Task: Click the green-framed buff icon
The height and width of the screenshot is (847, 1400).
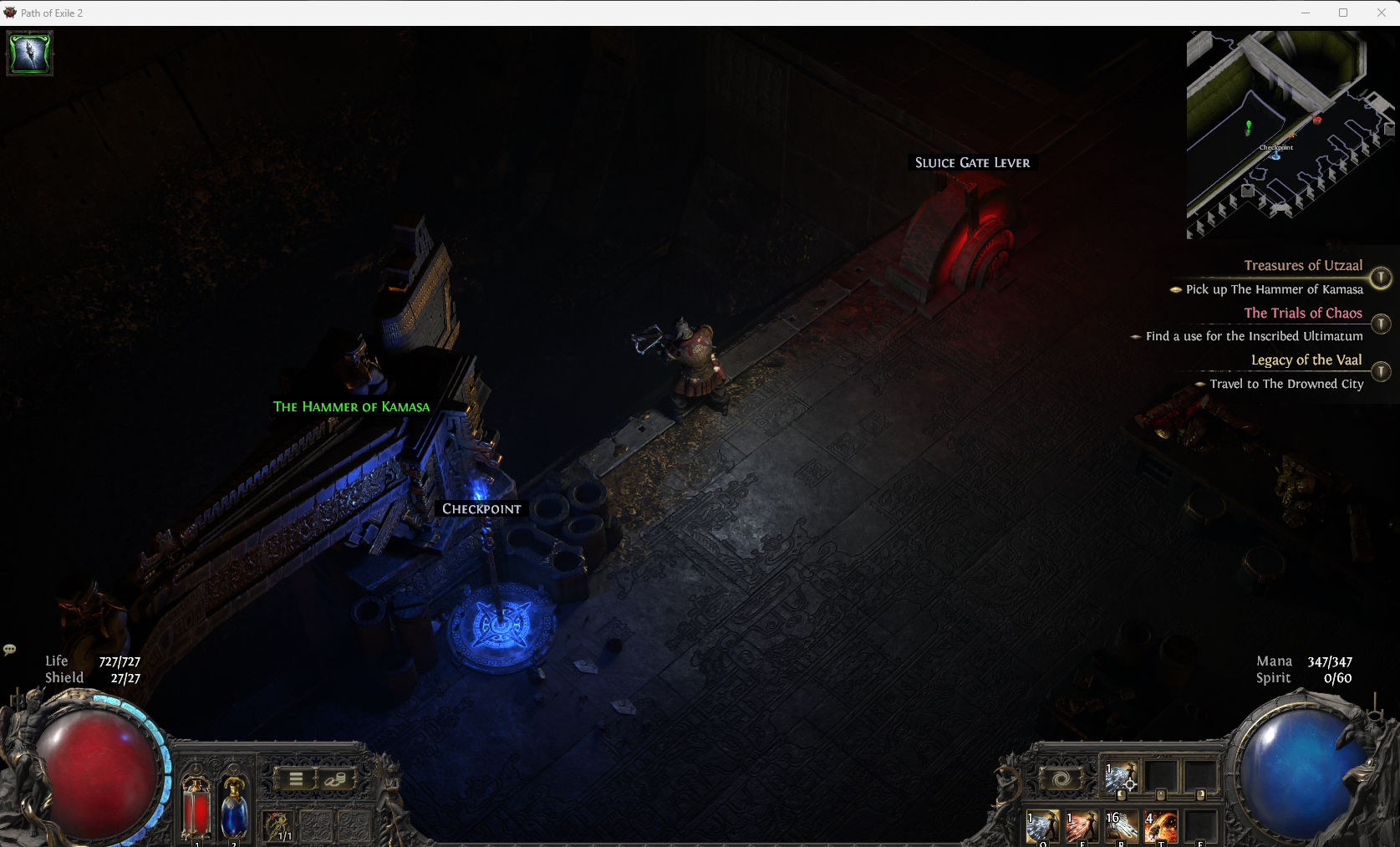Action: pos(30,54)
